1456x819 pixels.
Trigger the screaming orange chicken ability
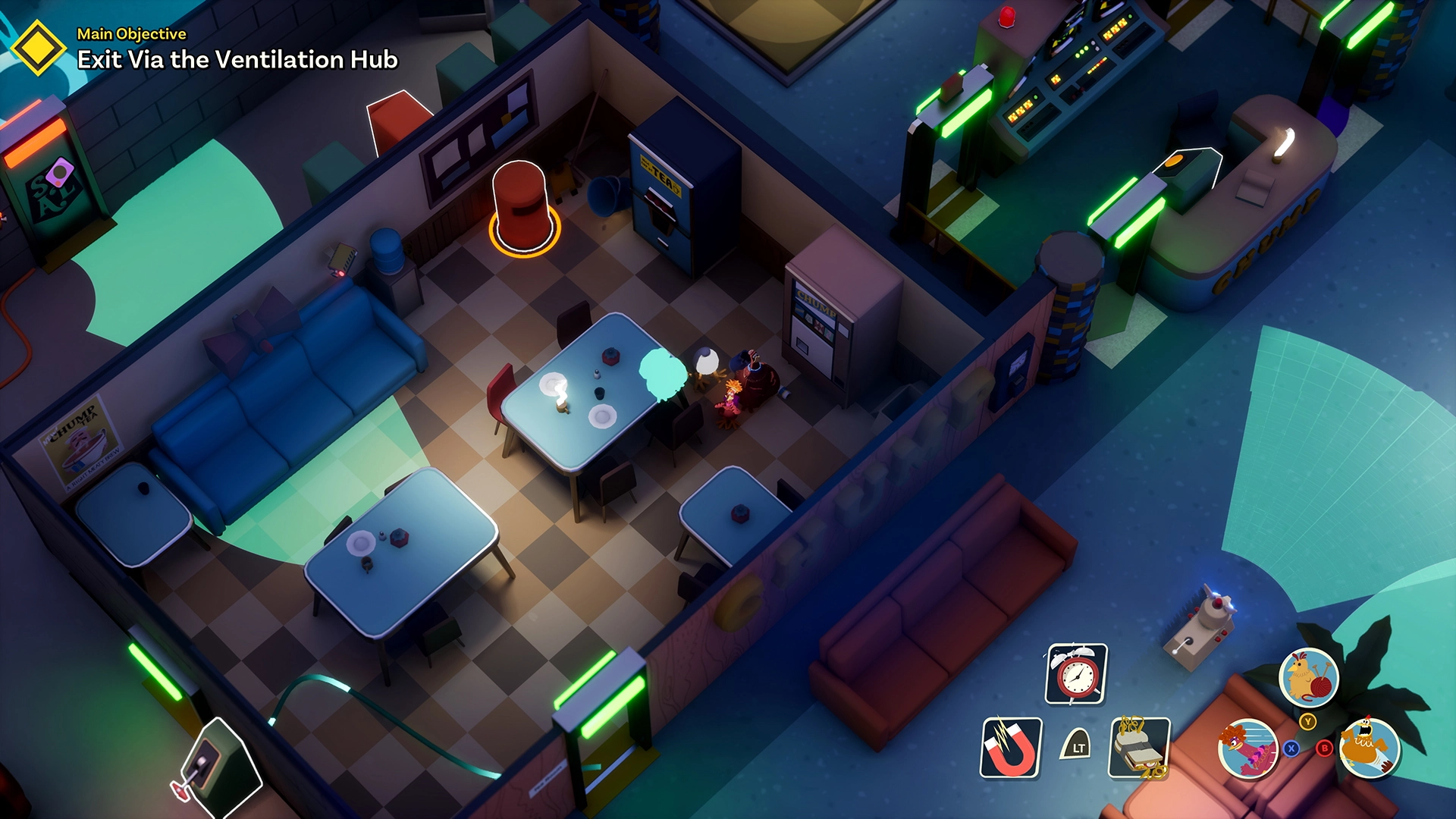coord(1369,748)
